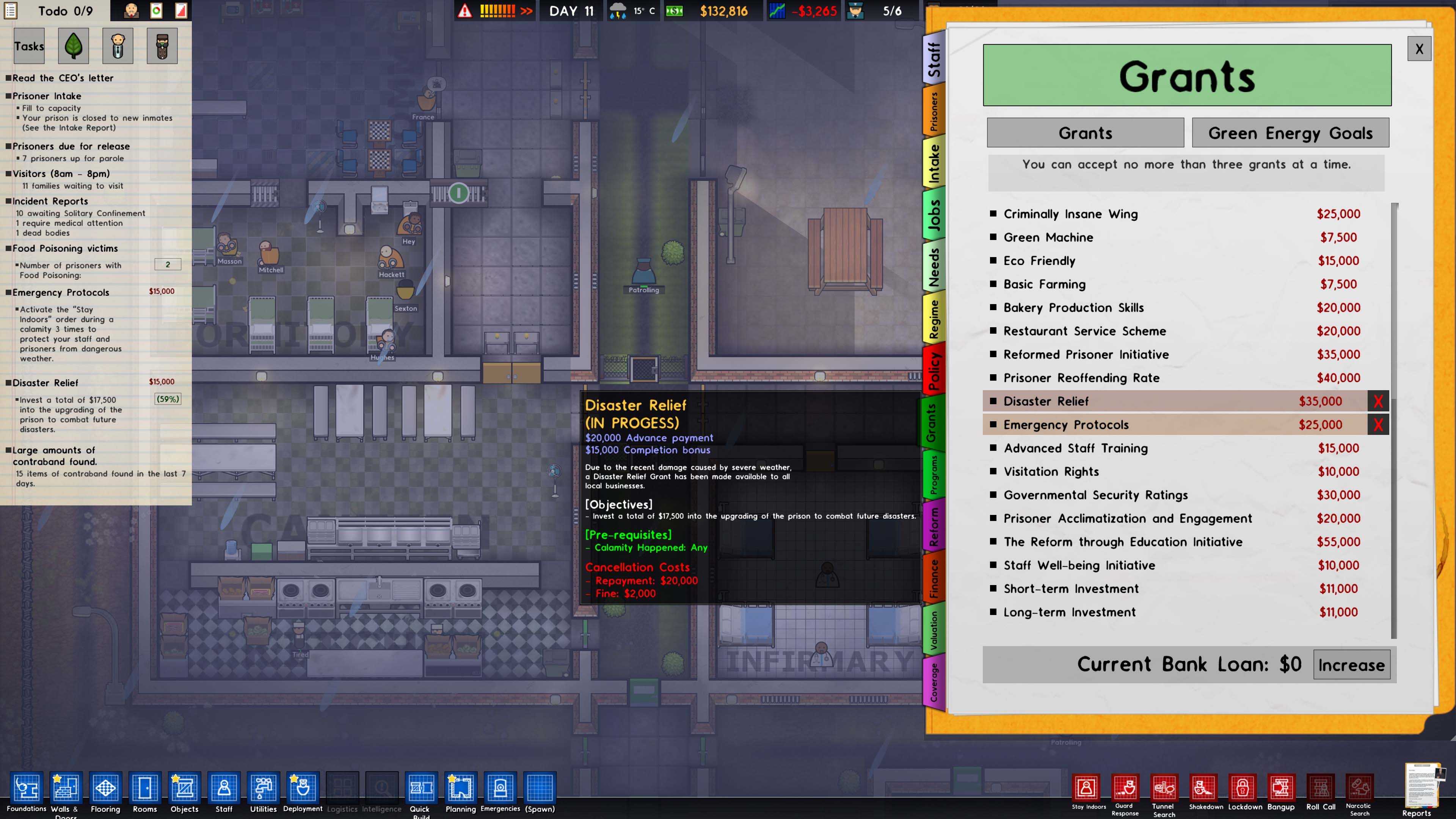This screenshot has width=1456, height=819.
Task: Cancel the Emergency Protocols grant with red X
Action: pyautogui.click(x=1379, y=425)
